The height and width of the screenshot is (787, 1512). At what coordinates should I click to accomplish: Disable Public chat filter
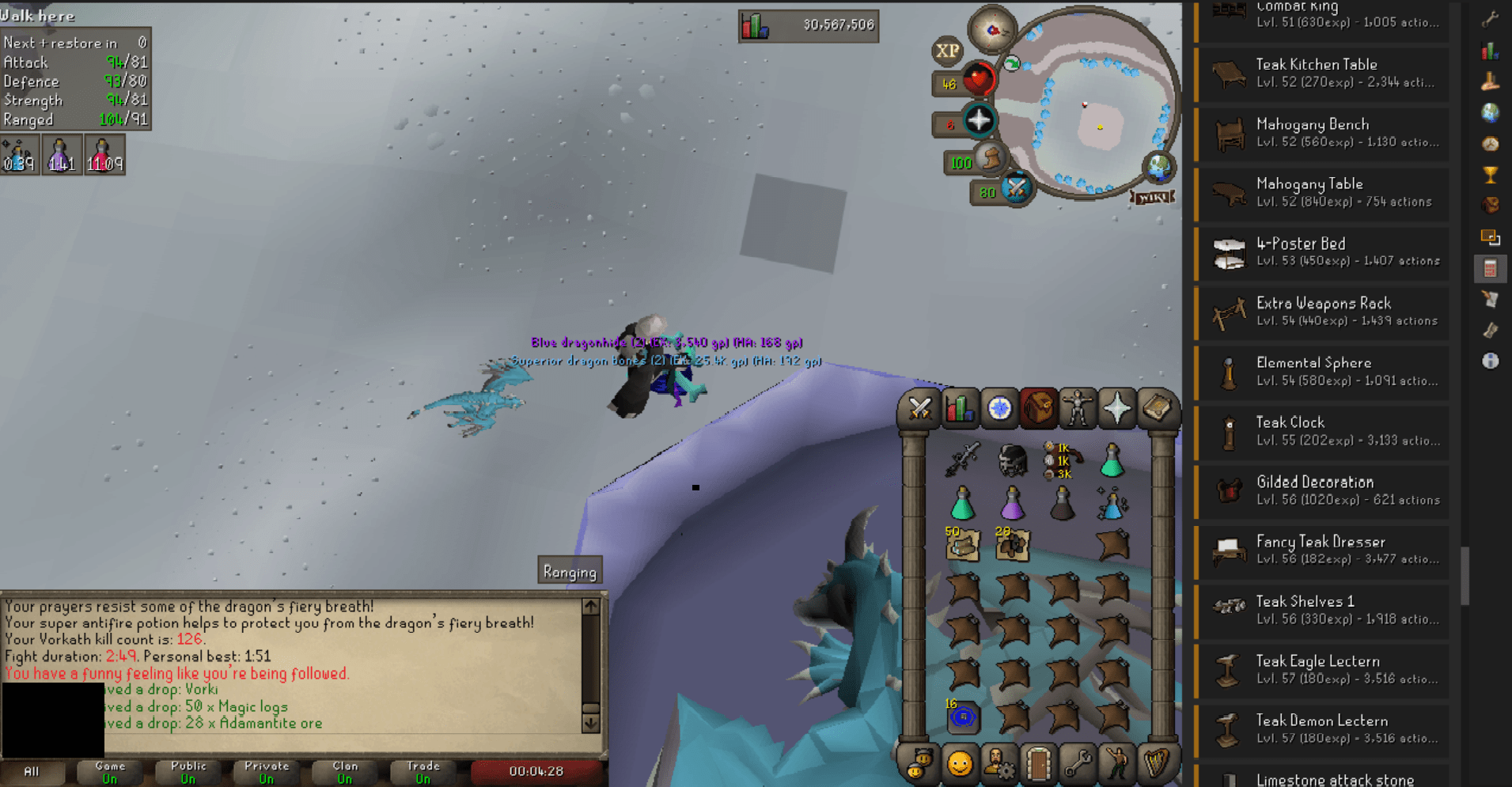(188, 773)
